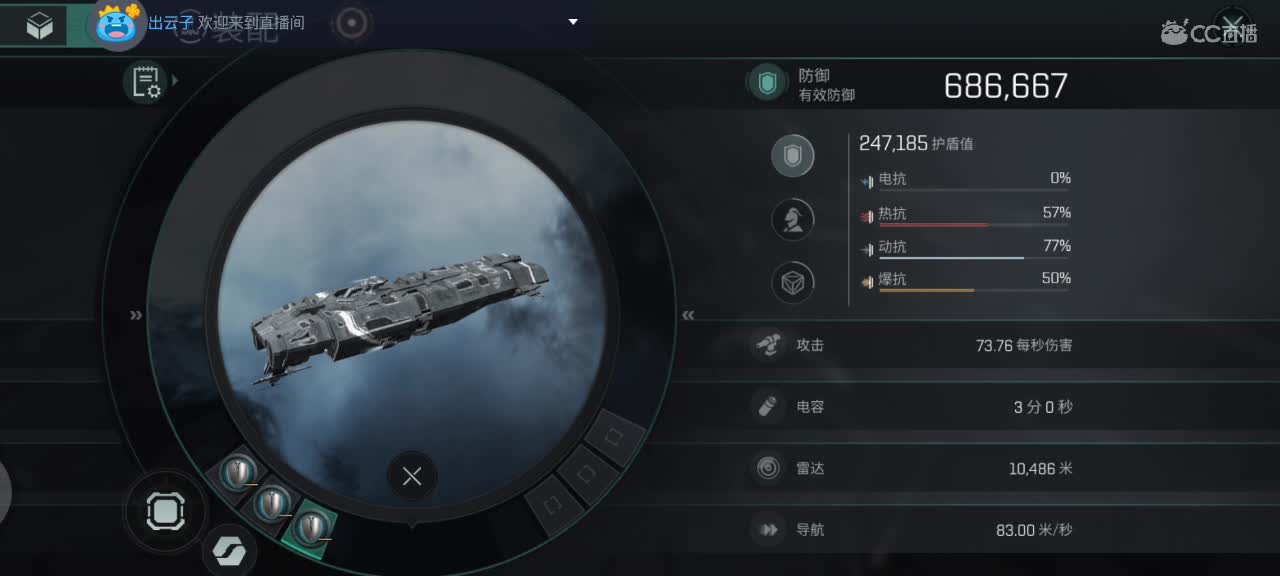1280x576 pixels.
Task: Expand left panel with double-arrow chevron
Action: pyautogui.click(x=136, y=315)
